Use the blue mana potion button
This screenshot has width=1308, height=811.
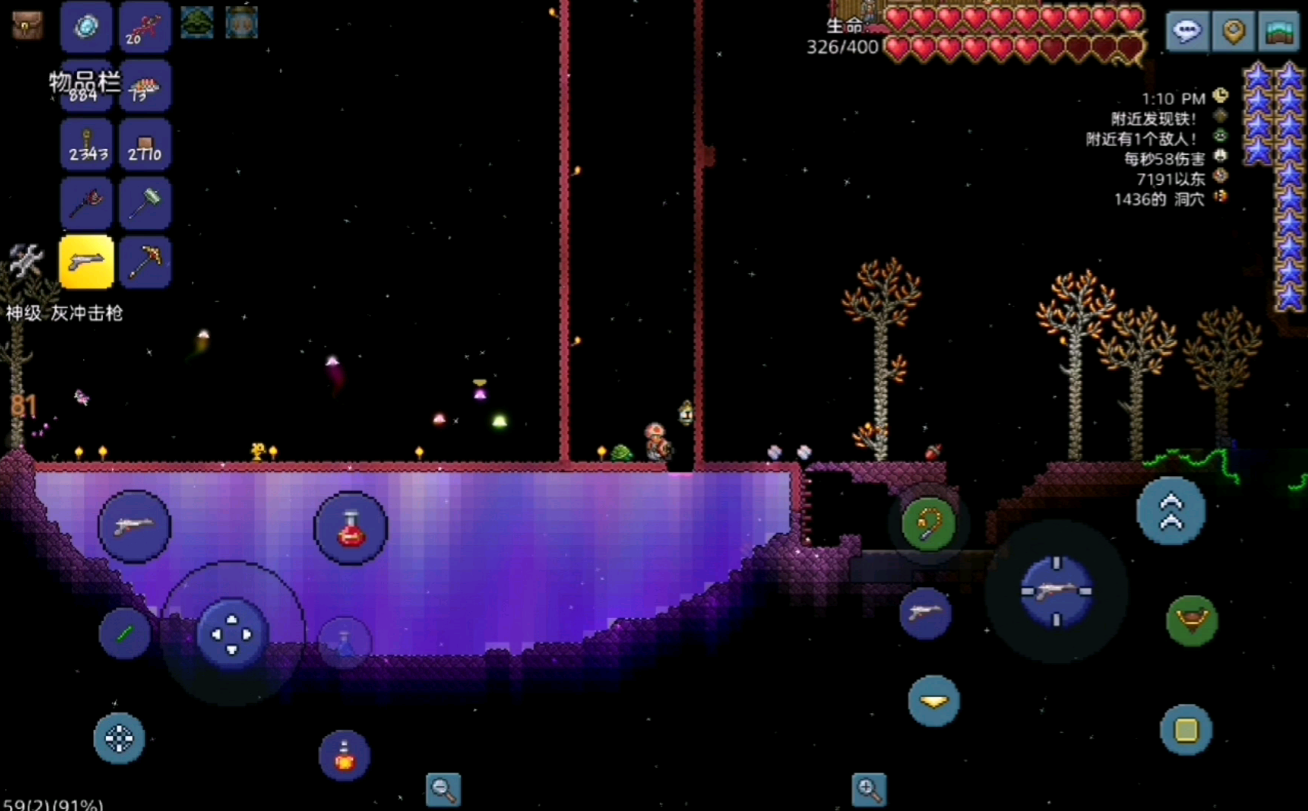click(344, 641)
